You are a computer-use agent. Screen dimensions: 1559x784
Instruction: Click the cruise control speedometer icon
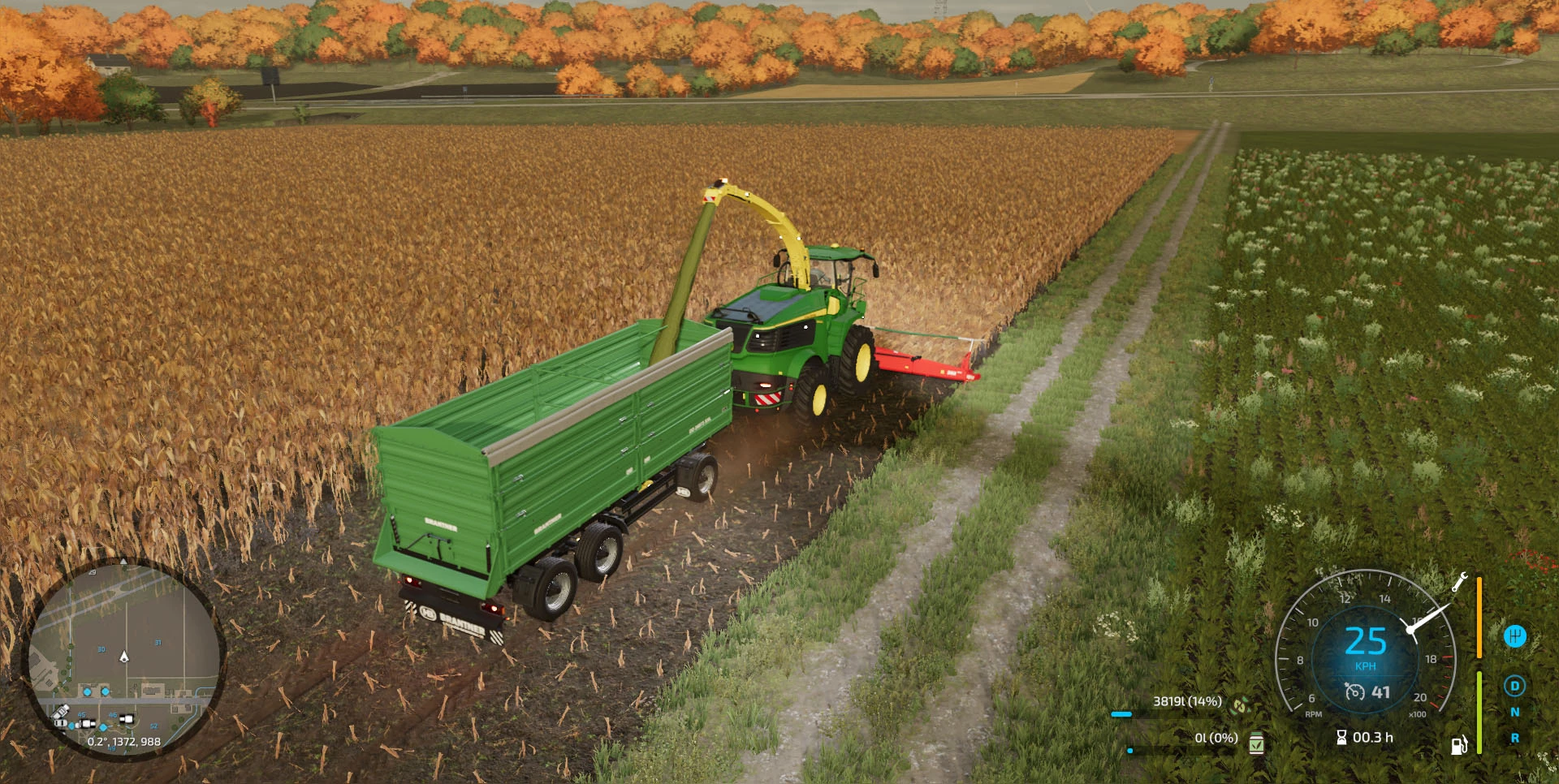[x=1354, y=693]
